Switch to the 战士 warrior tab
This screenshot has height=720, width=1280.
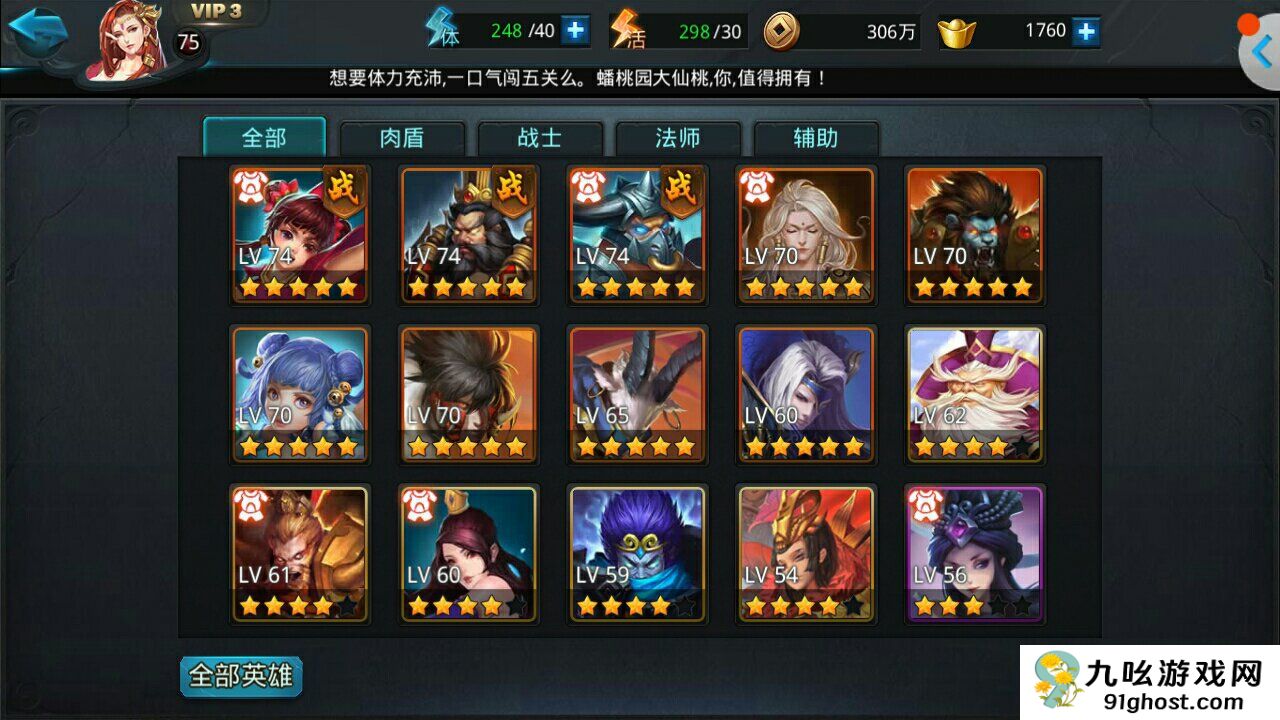(540, 138)
